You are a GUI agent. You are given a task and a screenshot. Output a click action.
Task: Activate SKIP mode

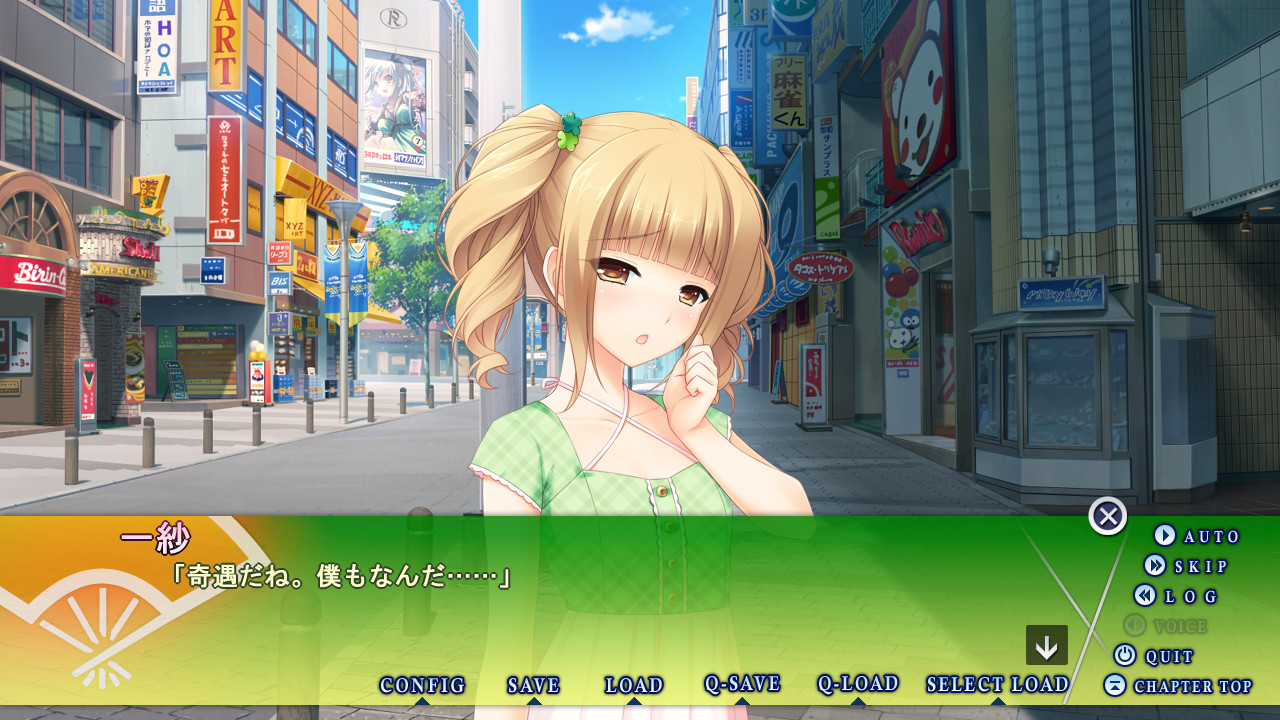(1186, 566)
